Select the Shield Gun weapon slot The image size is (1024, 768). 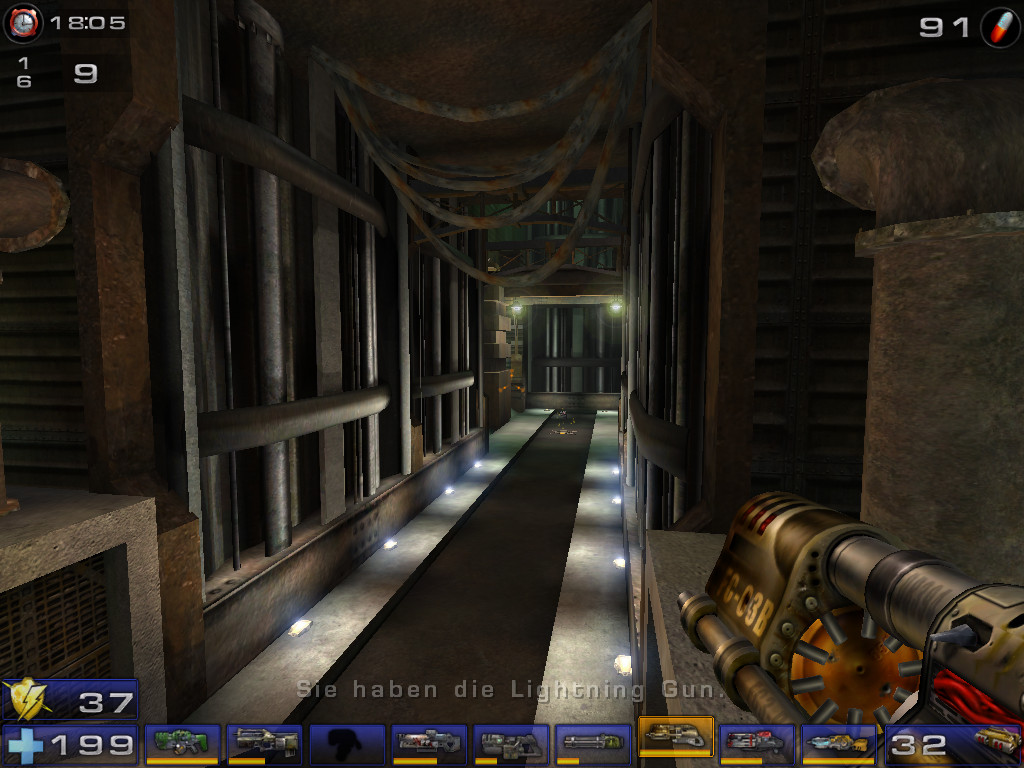tap(182, 744)
